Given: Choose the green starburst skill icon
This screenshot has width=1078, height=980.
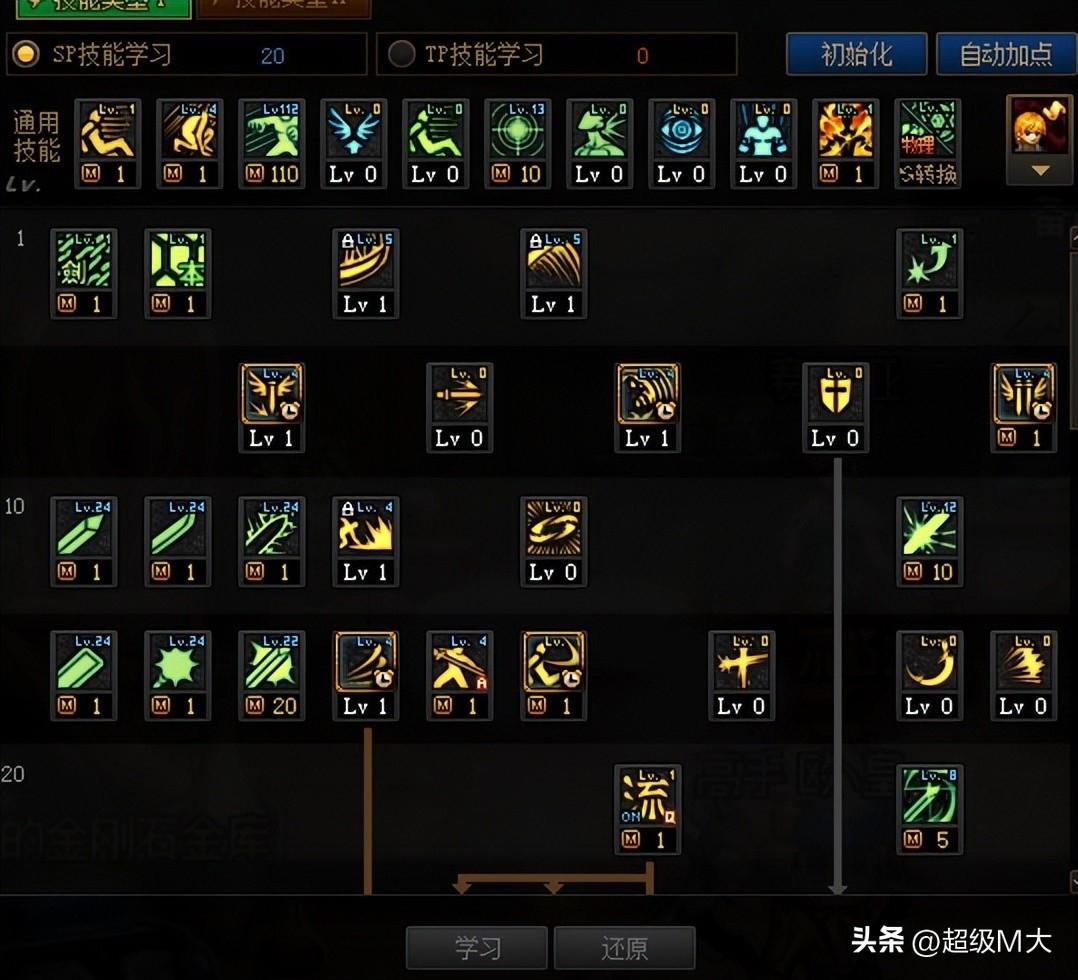Looking at the screenshot, I should [178, 663].
